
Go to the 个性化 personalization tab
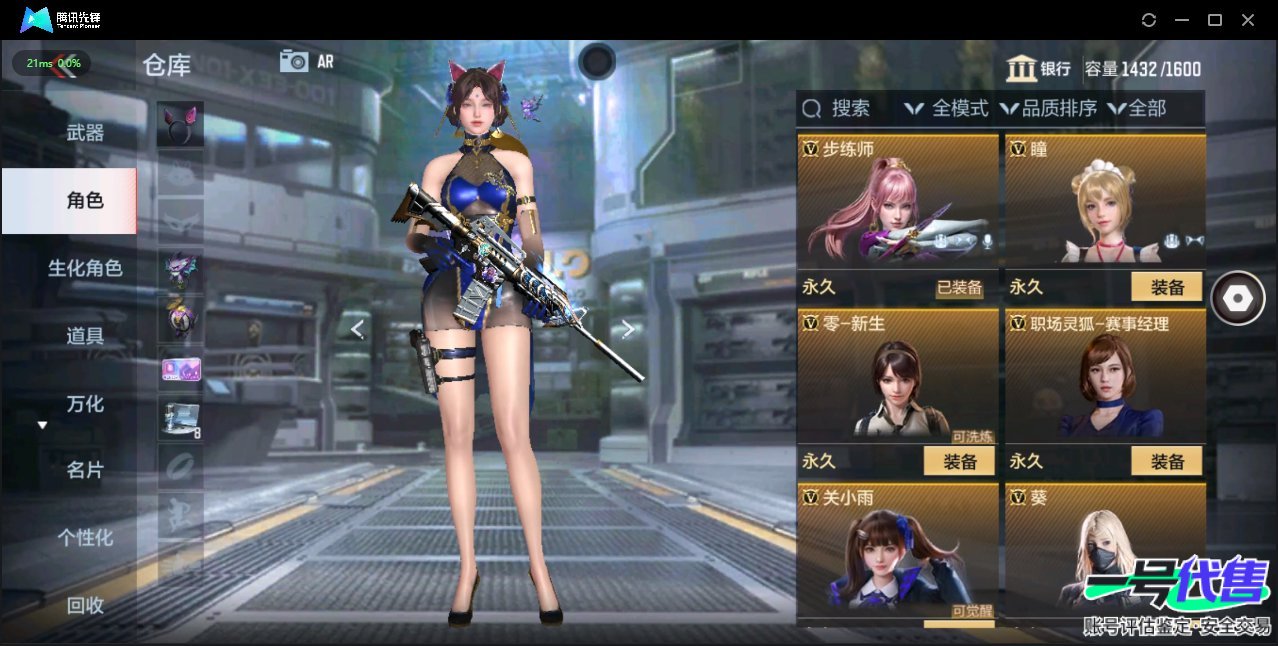pos(85,538)
